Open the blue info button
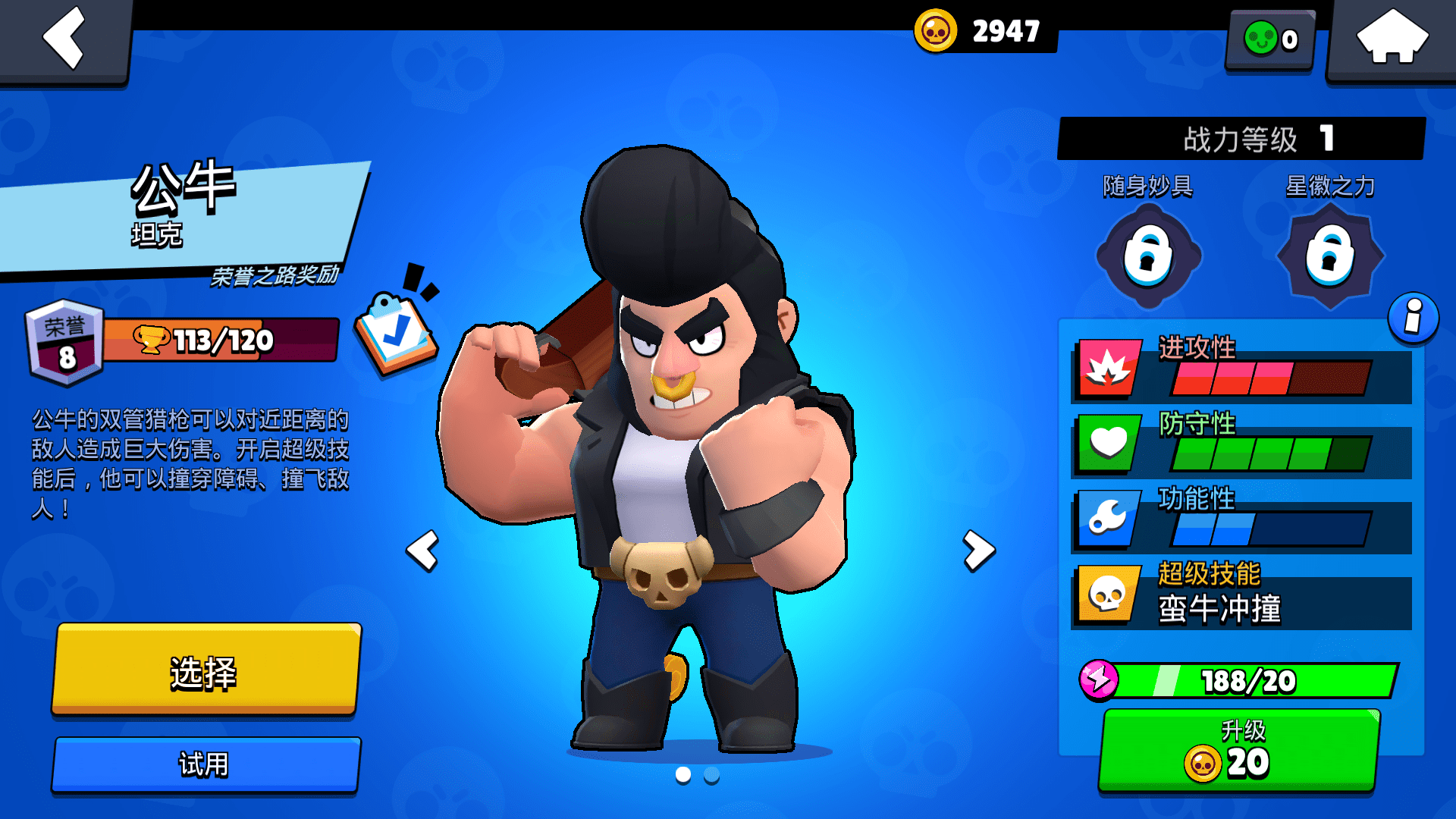Viewport: 1456px width, 819px height. pos(1413,318)
